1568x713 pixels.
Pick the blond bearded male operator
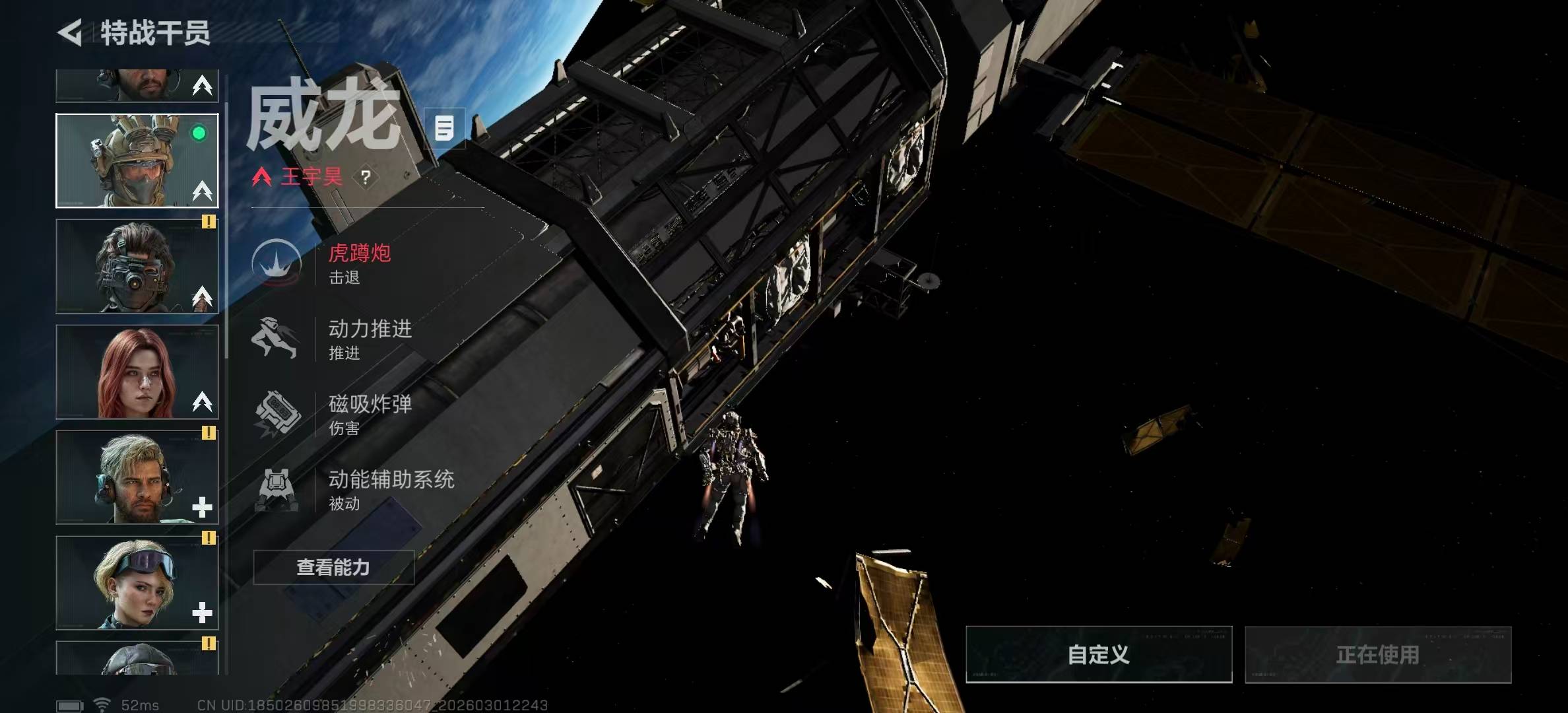pyautogui.click(x=137, y=477)
